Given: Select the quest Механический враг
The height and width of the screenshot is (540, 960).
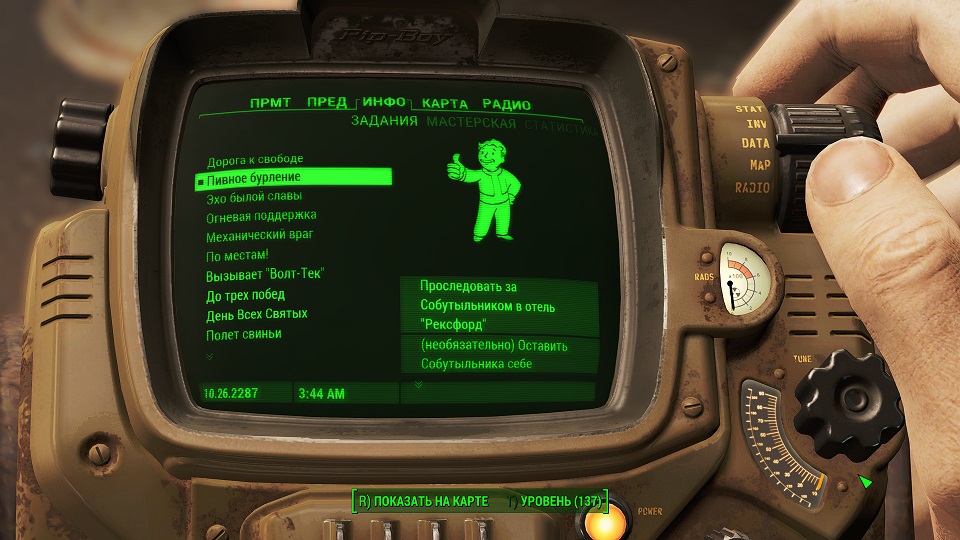Looking at the screenshot, I should [259, 235].
